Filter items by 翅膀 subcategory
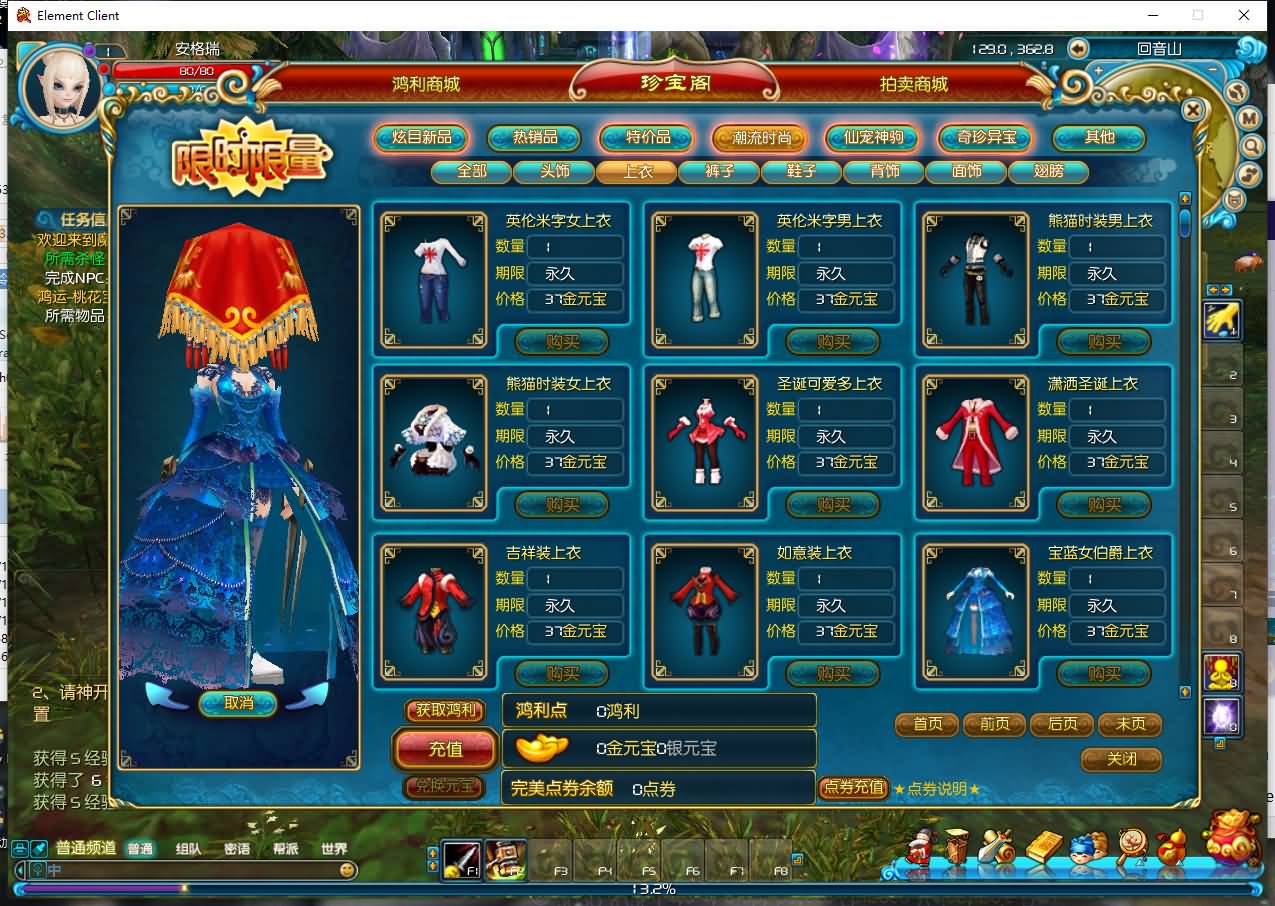 (1048, 171)
